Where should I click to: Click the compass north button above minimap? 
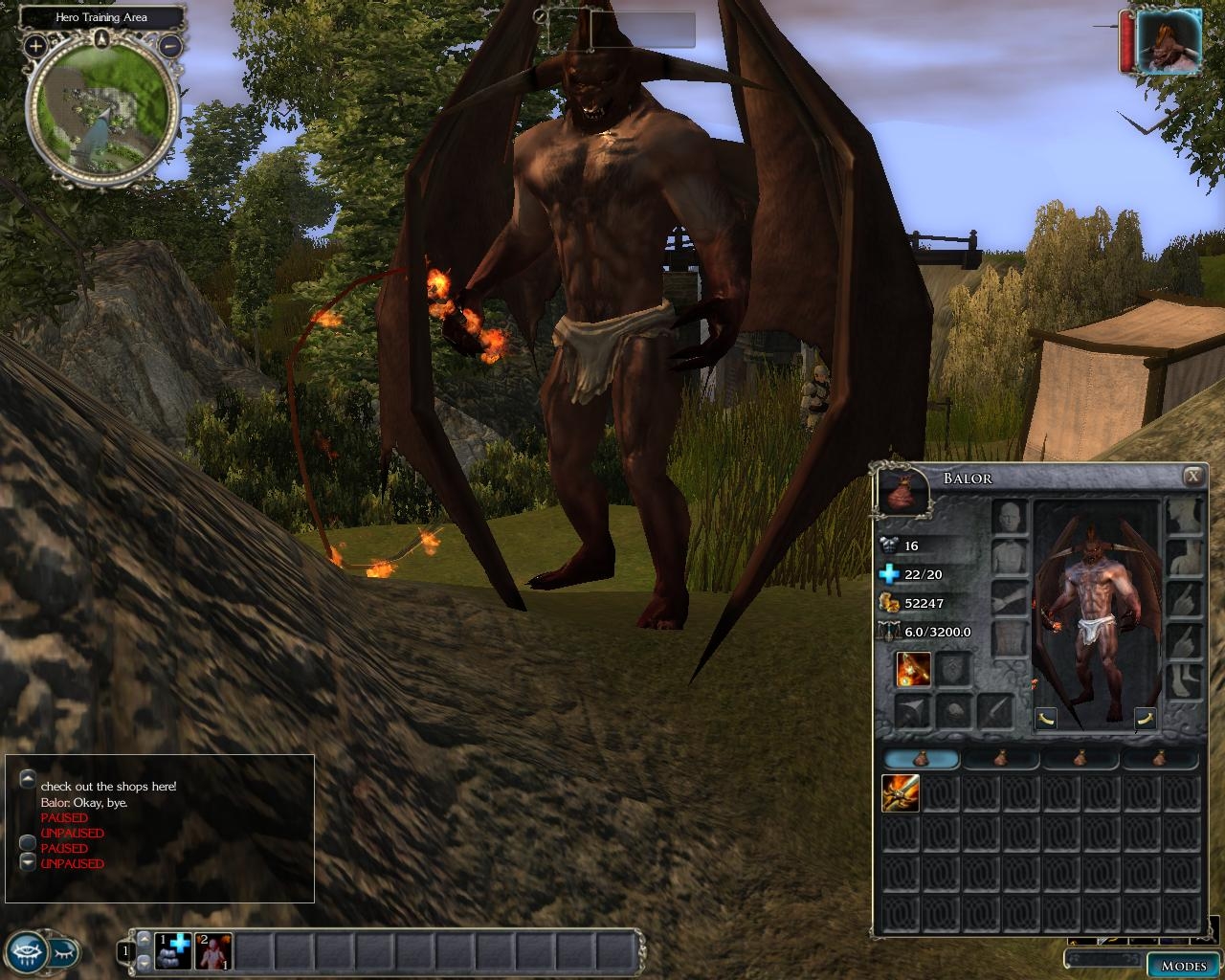tap(102, 38)
